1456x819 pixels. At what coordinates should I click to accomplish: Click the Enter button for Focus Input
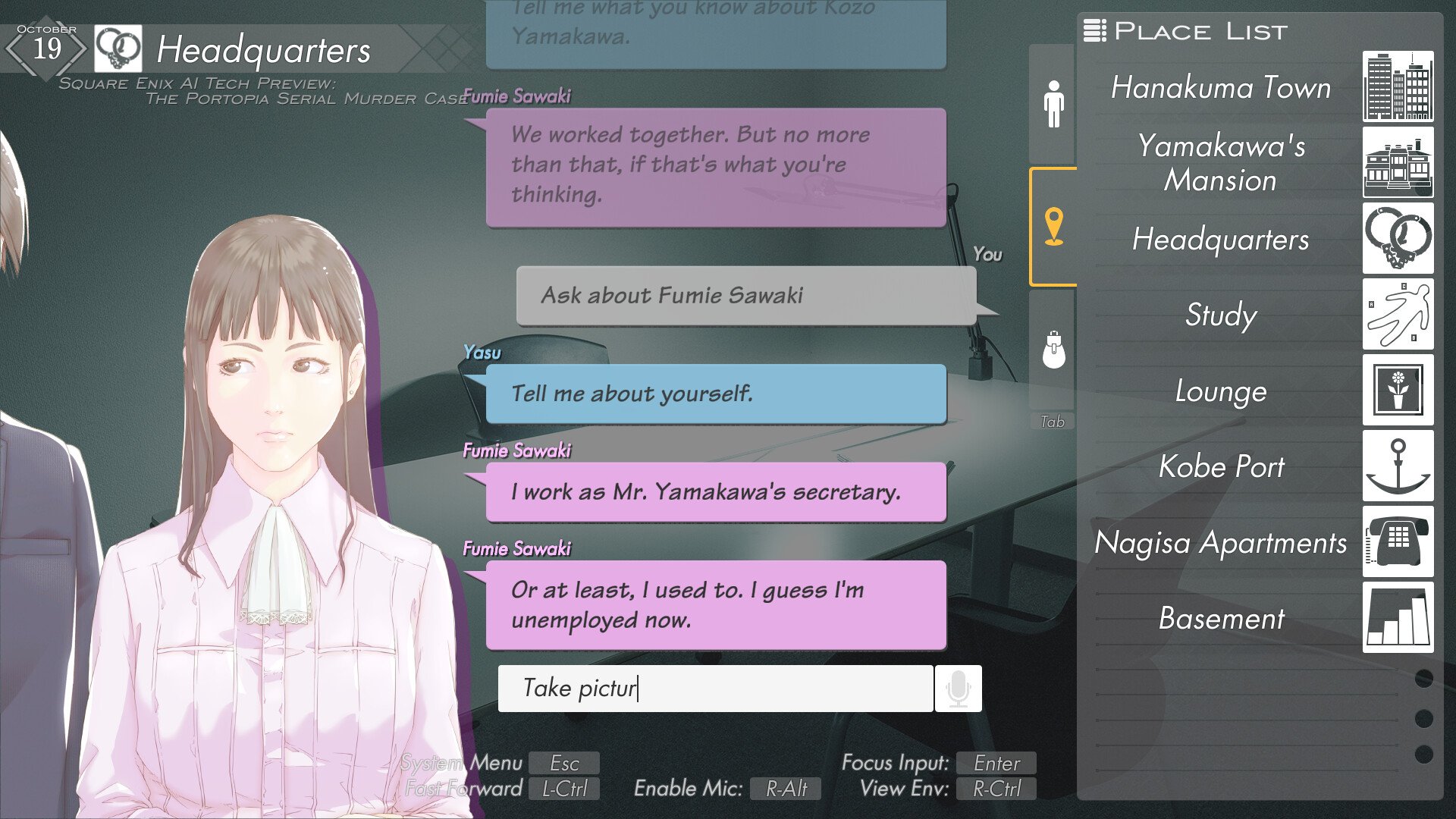(x=996, y=763)
